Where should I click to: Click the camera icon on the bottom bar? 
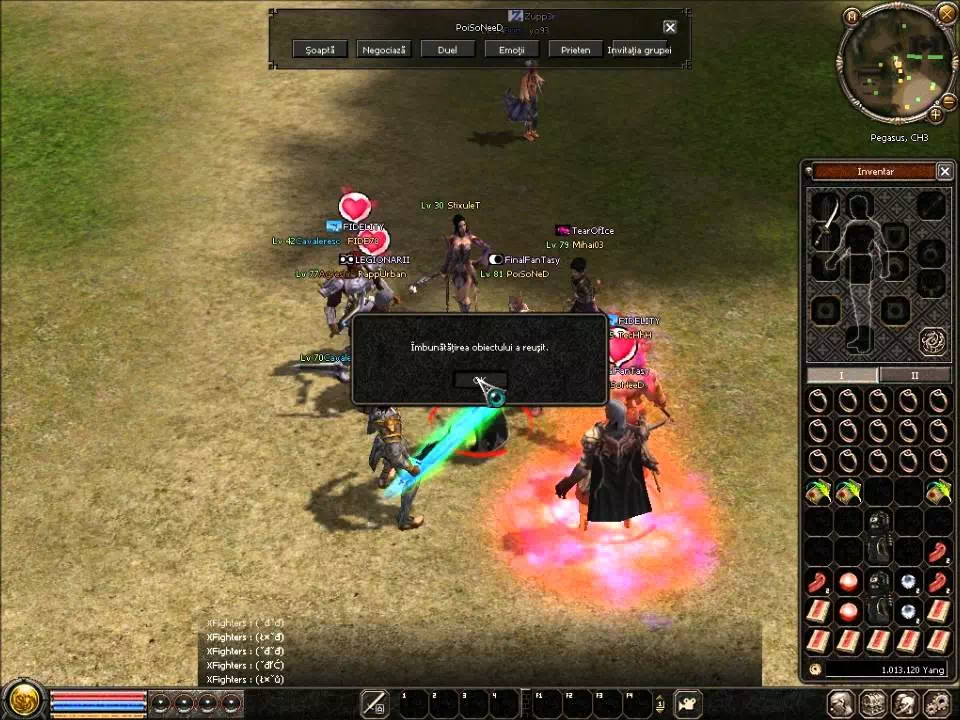click(x=688, y=703)
